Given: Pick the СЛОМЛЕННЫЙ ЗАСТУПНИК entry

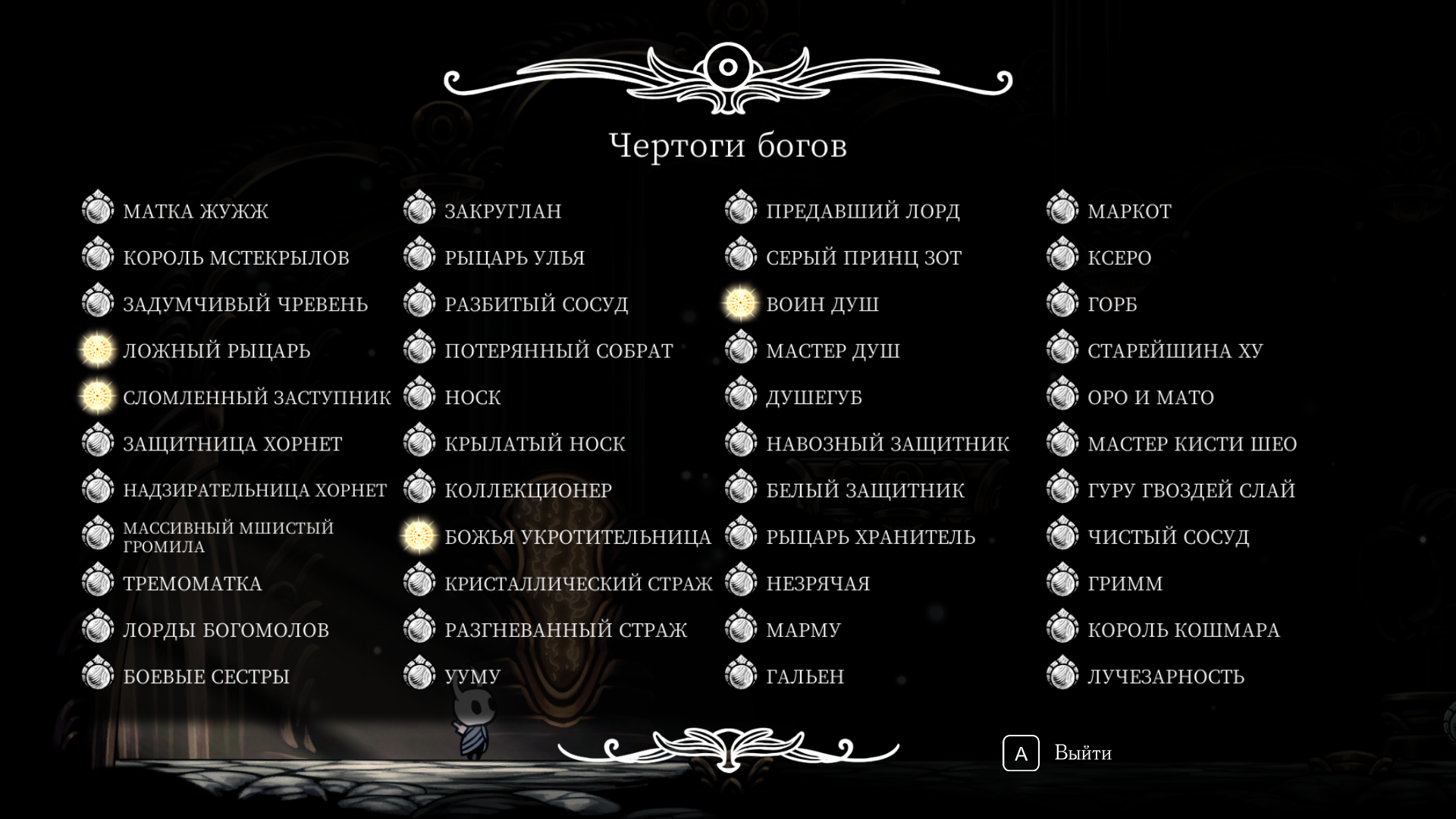Looking at the screenshot, I should [x=256, y=397].
